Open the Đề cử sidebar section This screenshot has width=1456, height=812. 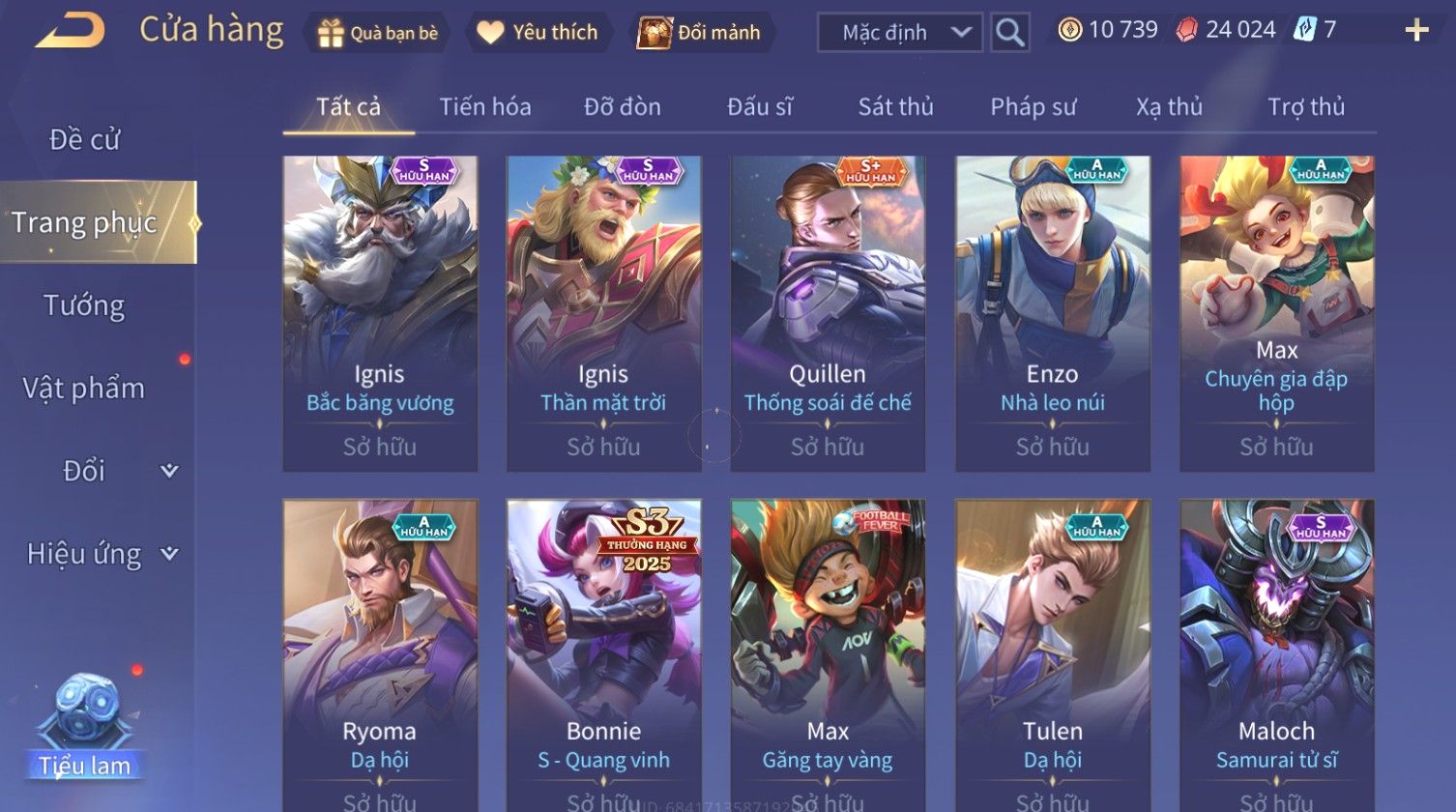coord(84,140)
